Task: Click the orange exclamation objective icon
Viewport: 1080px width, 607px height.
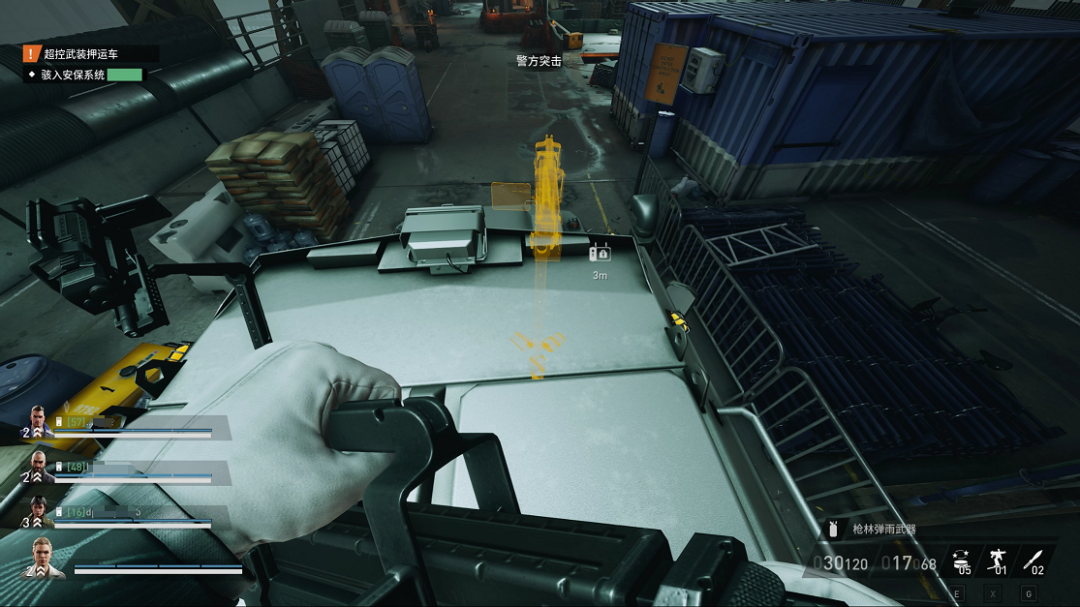Action: [x=31, y=54]
